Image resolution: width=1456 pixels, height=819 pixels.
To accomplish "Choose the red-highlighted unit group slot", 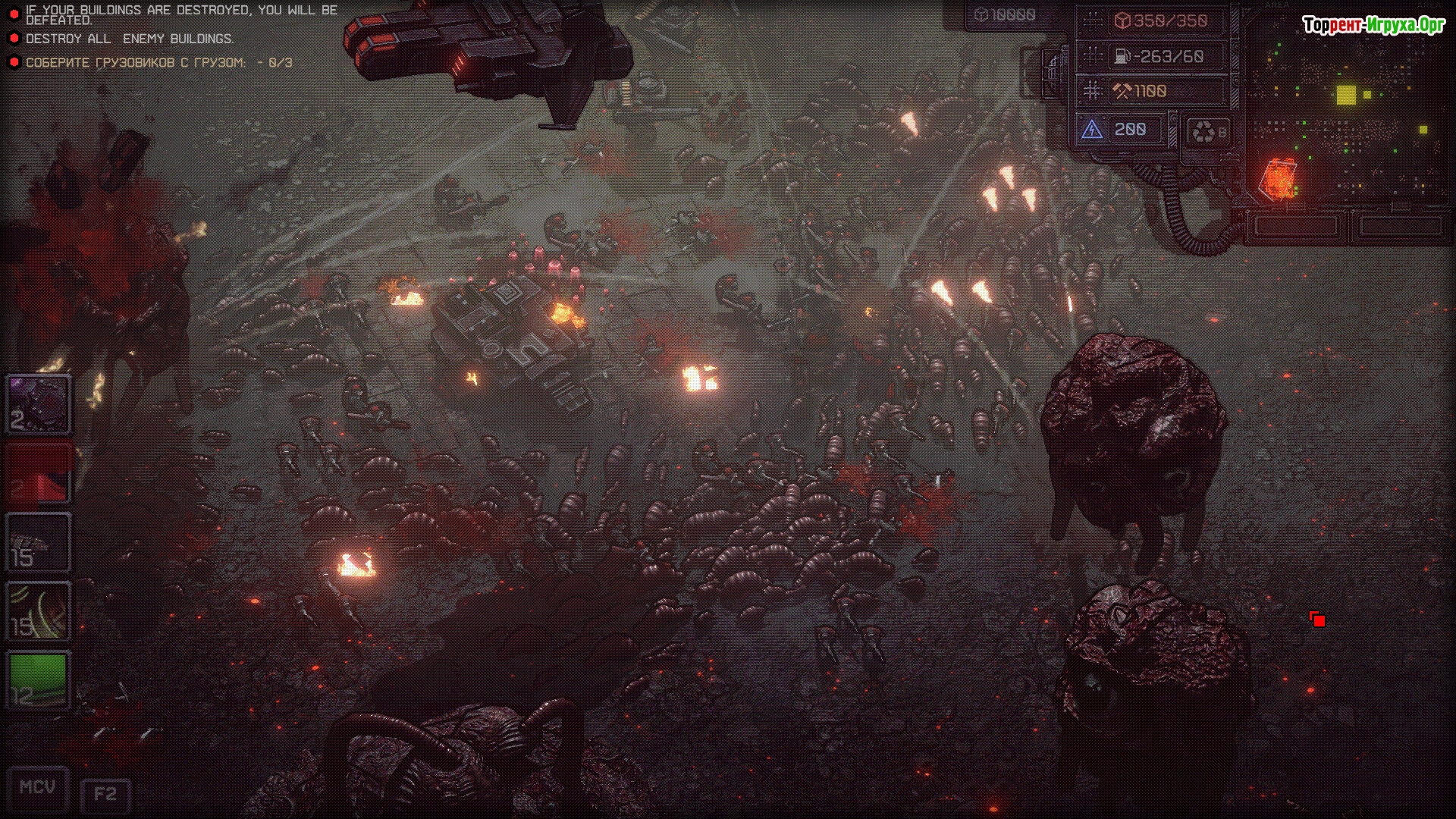I will [39, 474].
